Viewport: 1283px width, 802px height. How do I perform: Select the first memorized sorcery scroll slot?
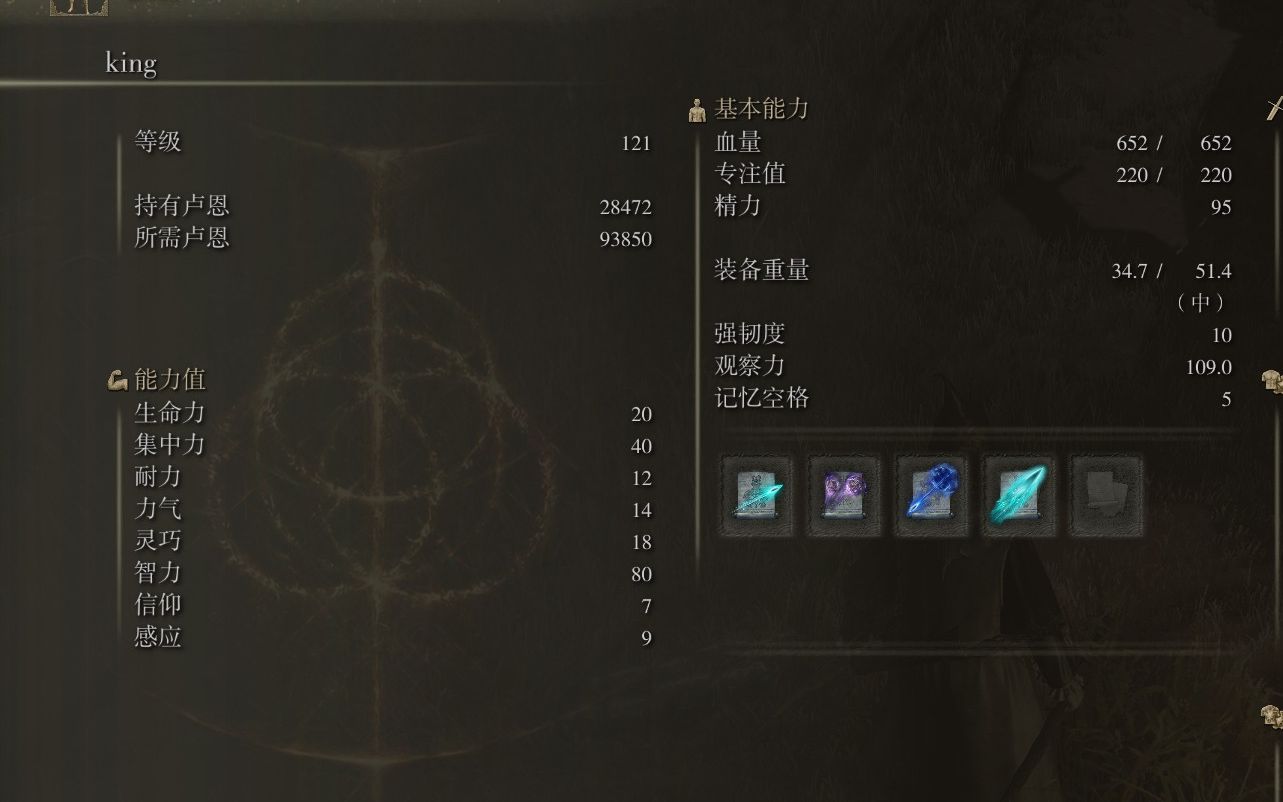[756, 493]
